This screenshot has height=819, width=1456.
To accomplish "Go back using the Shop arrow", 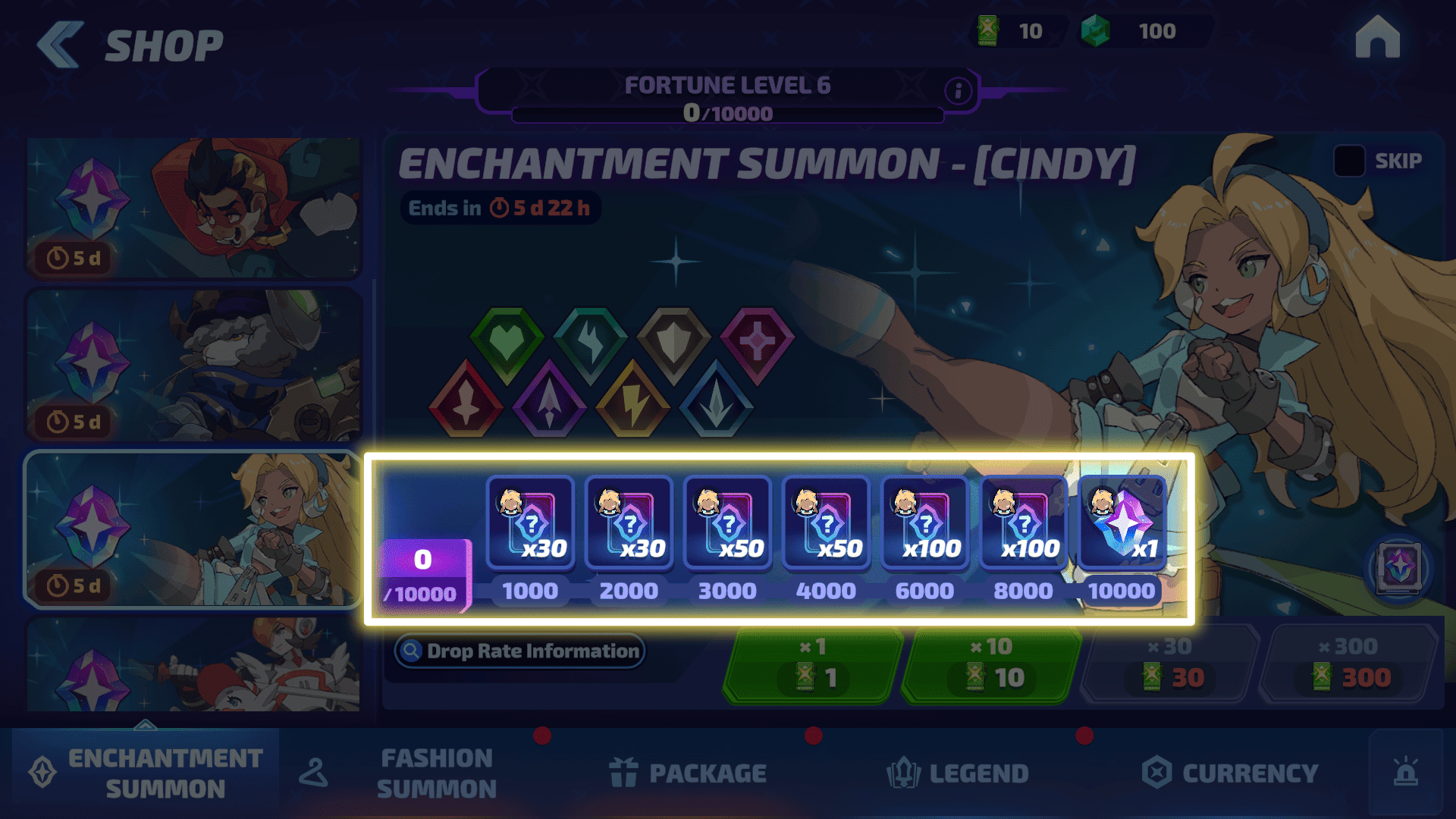I will (x=61, y=45).
